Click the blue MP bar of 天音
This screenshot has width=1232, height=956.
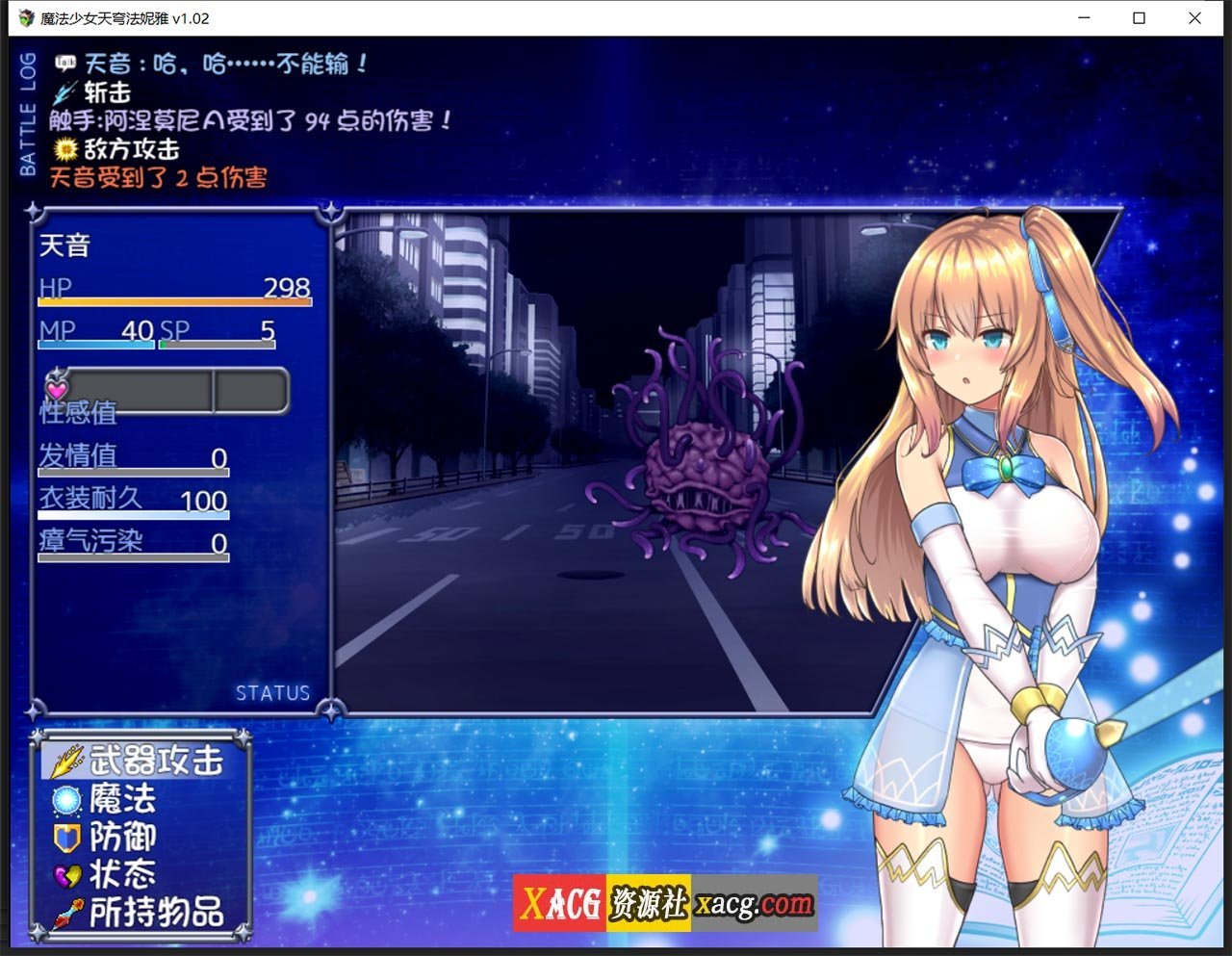click(96, 344)
